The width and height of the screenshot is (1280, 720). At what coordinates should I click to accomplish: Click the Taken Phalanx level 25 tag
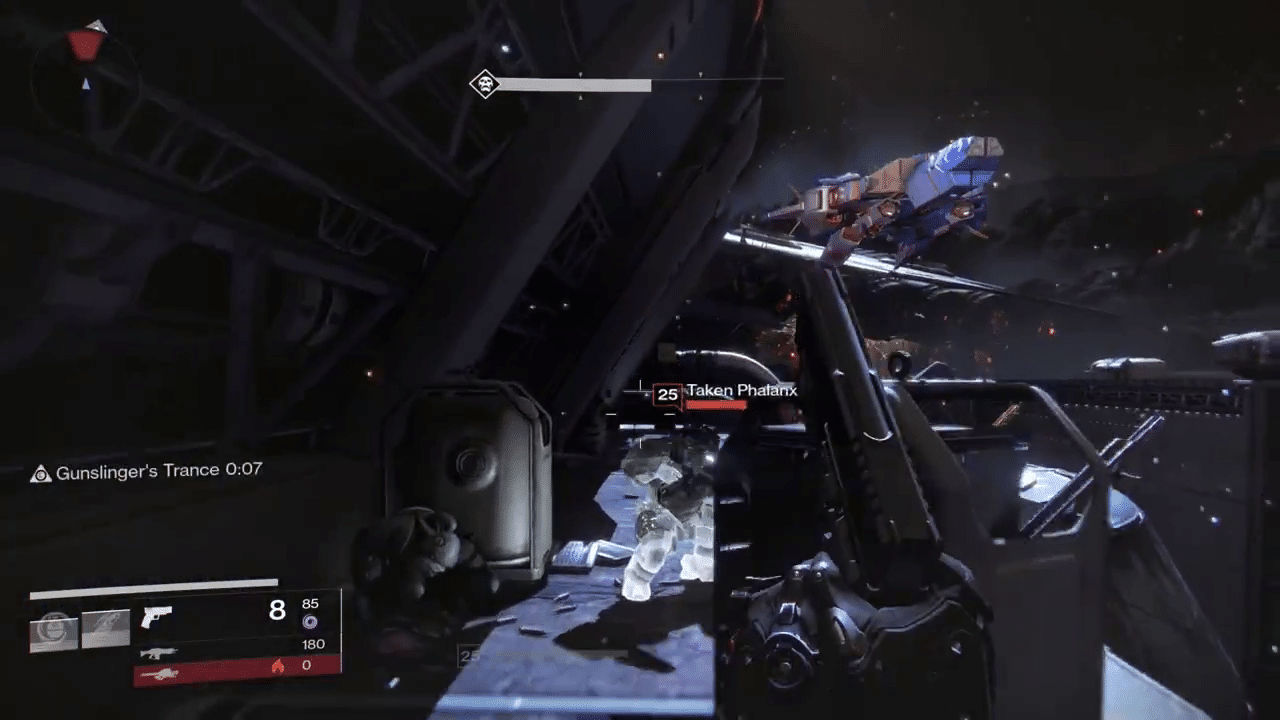(667, 395)
